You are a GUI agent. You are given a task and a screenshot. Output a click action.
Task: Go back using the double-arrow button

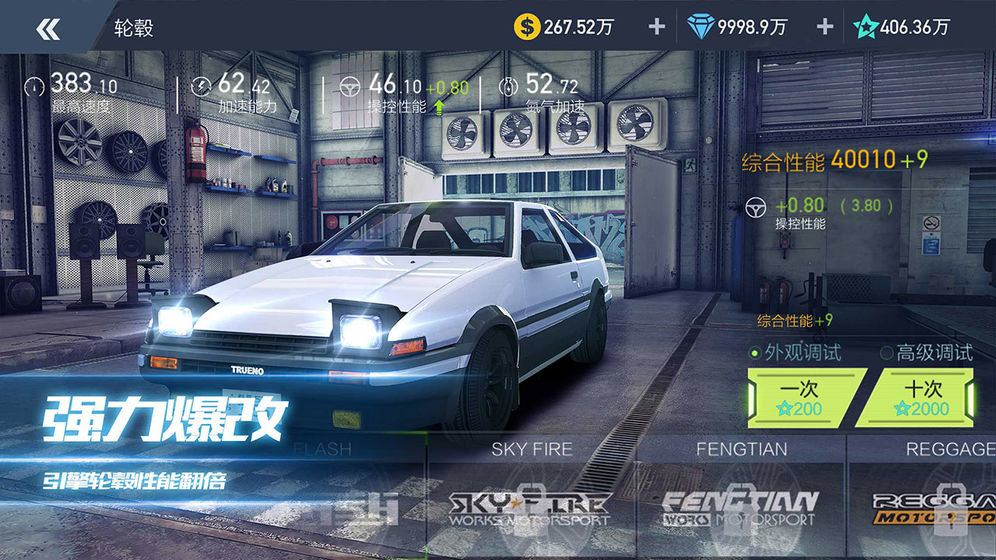click(47, 28)
